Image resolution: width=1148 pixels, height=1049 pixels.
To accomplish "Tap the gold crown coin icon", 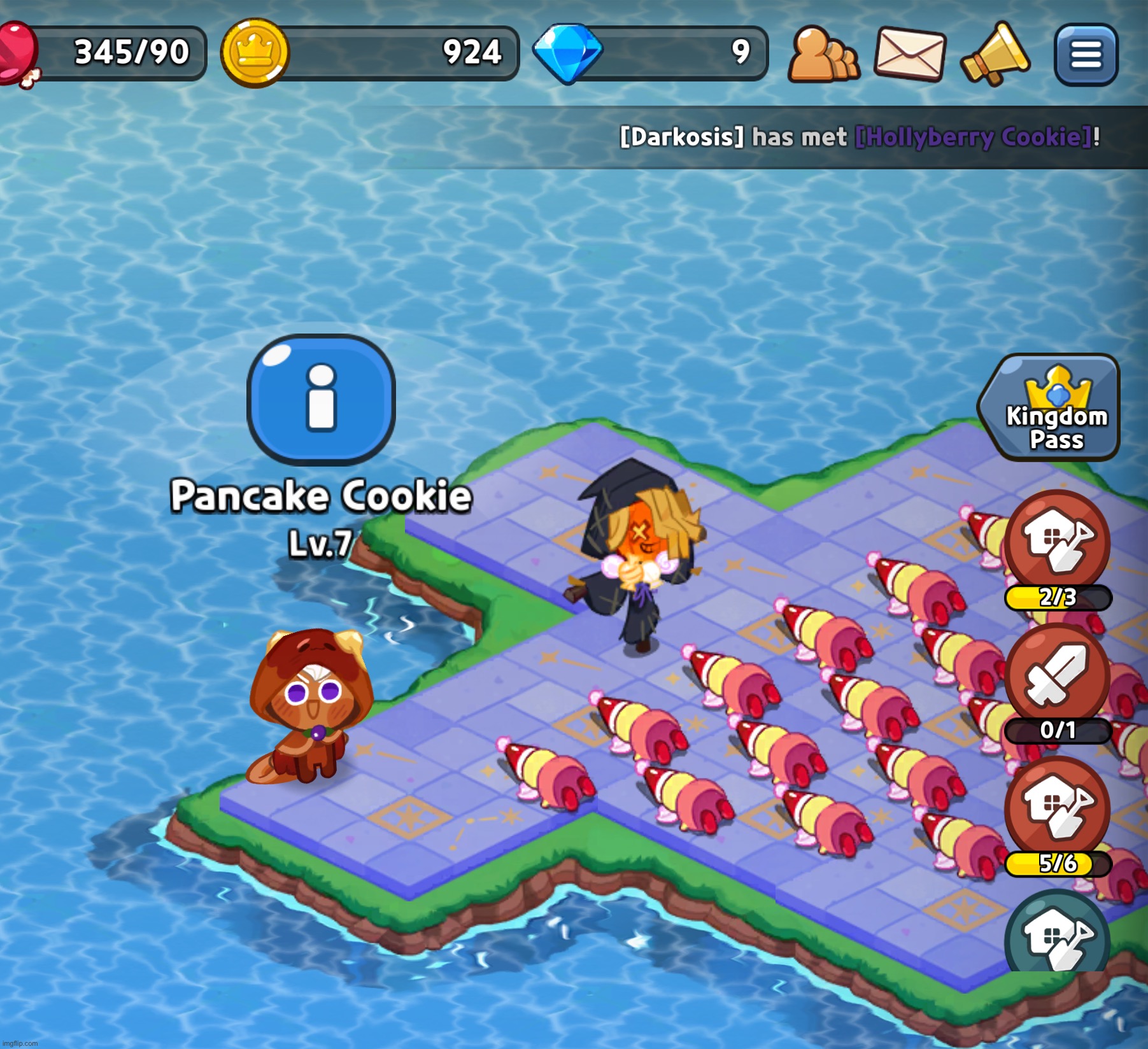I will pyautogui.click(x=255, y=53).
